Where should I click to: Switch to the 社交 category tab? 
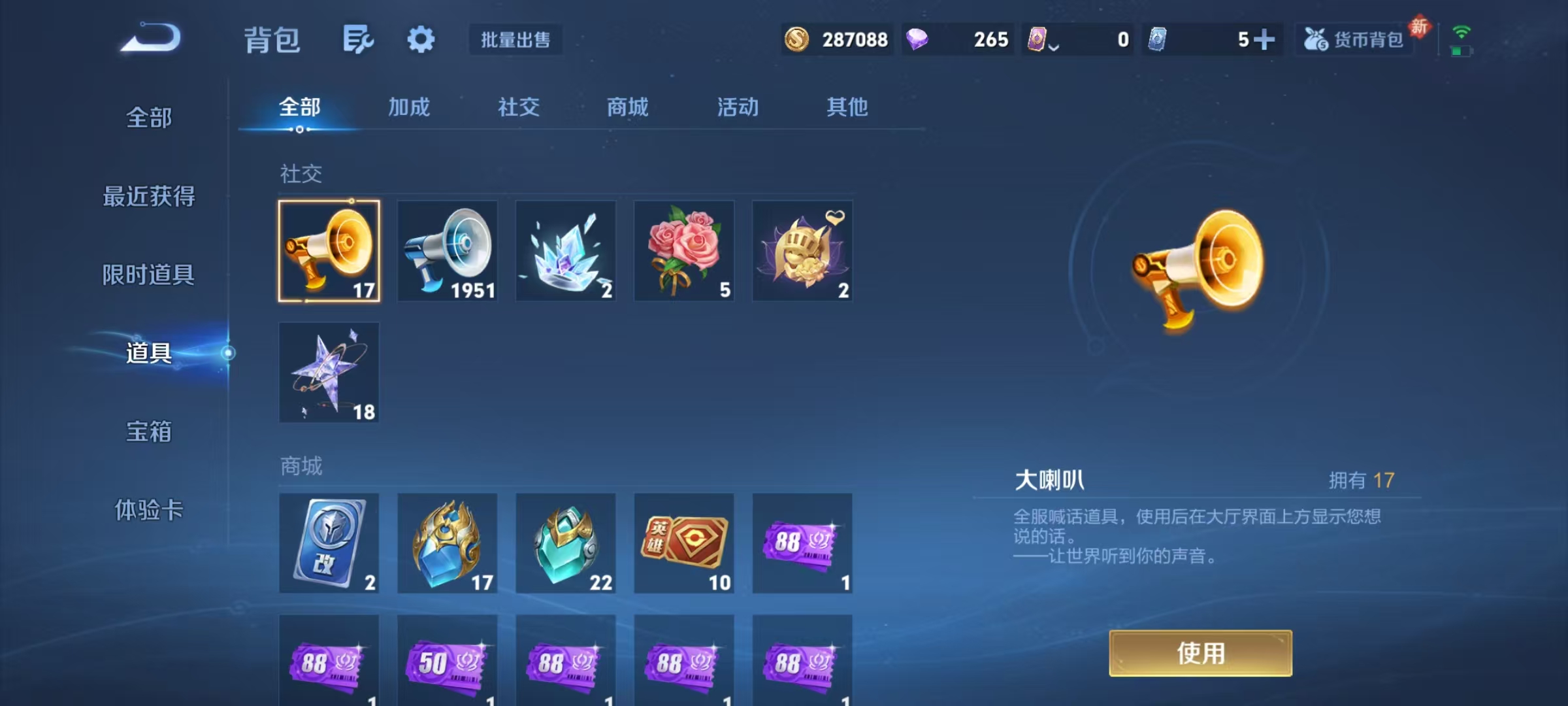tap(519, 107)
